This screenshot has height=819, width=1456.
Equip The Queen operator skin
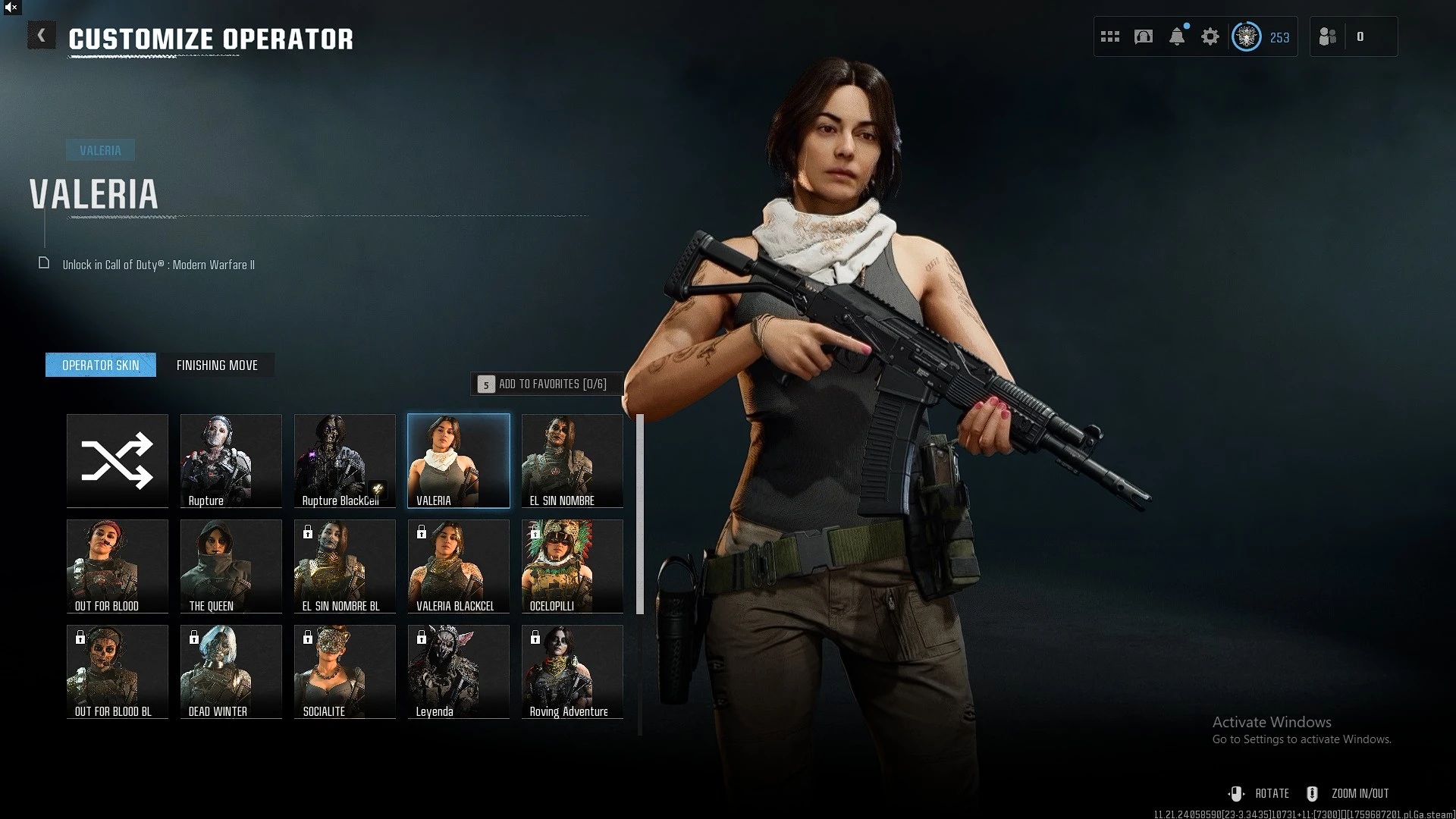tap(231, 566)
